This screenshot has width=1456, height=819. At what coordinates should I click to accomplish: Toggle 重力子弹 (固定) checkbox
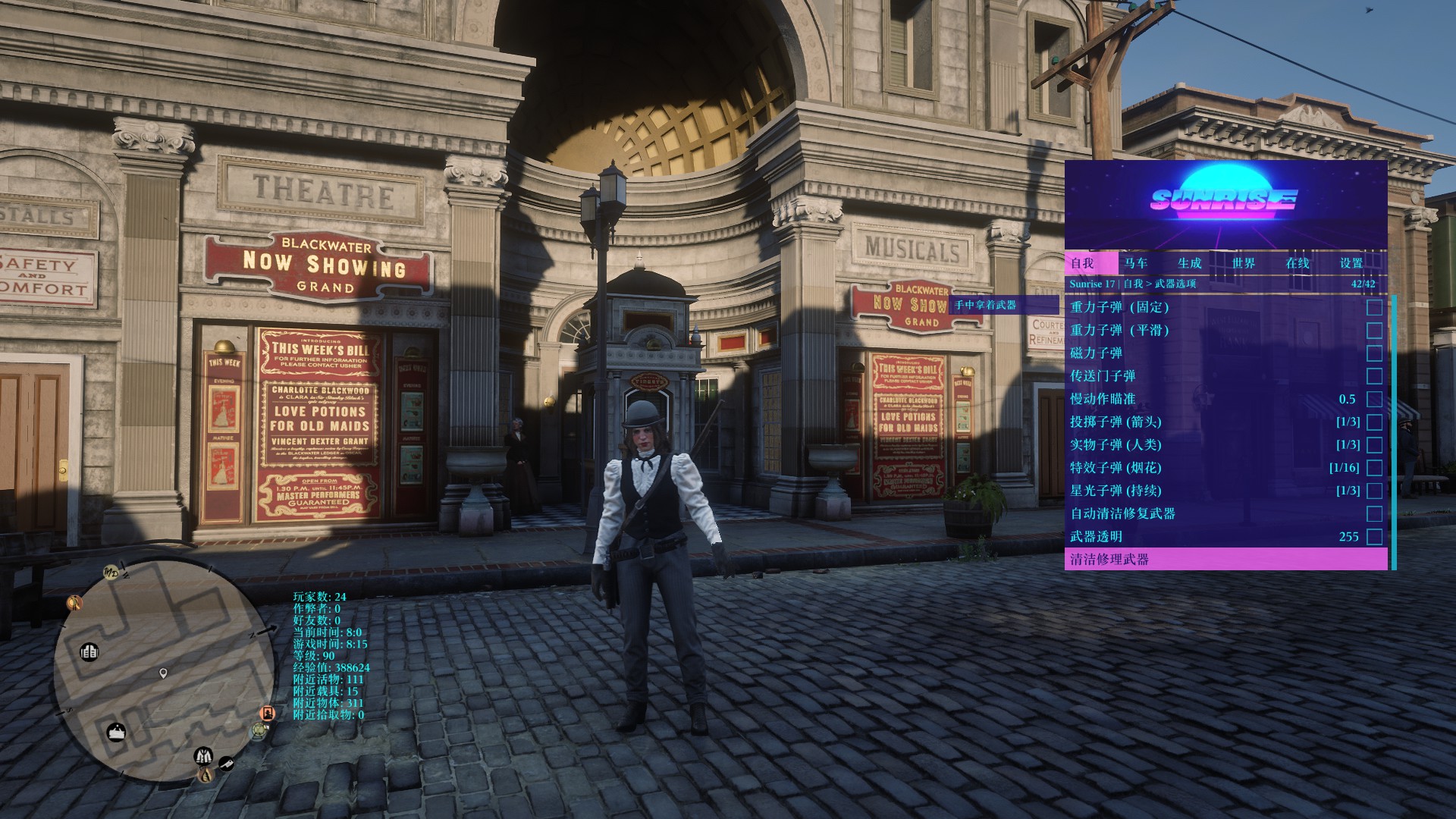(1374, 307)
